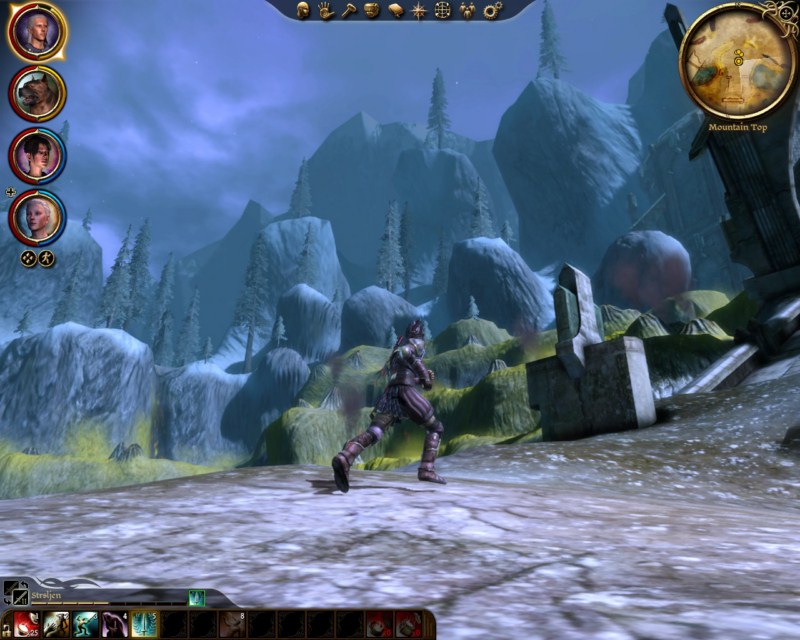Open the area map compass star icon

[419, 10]
